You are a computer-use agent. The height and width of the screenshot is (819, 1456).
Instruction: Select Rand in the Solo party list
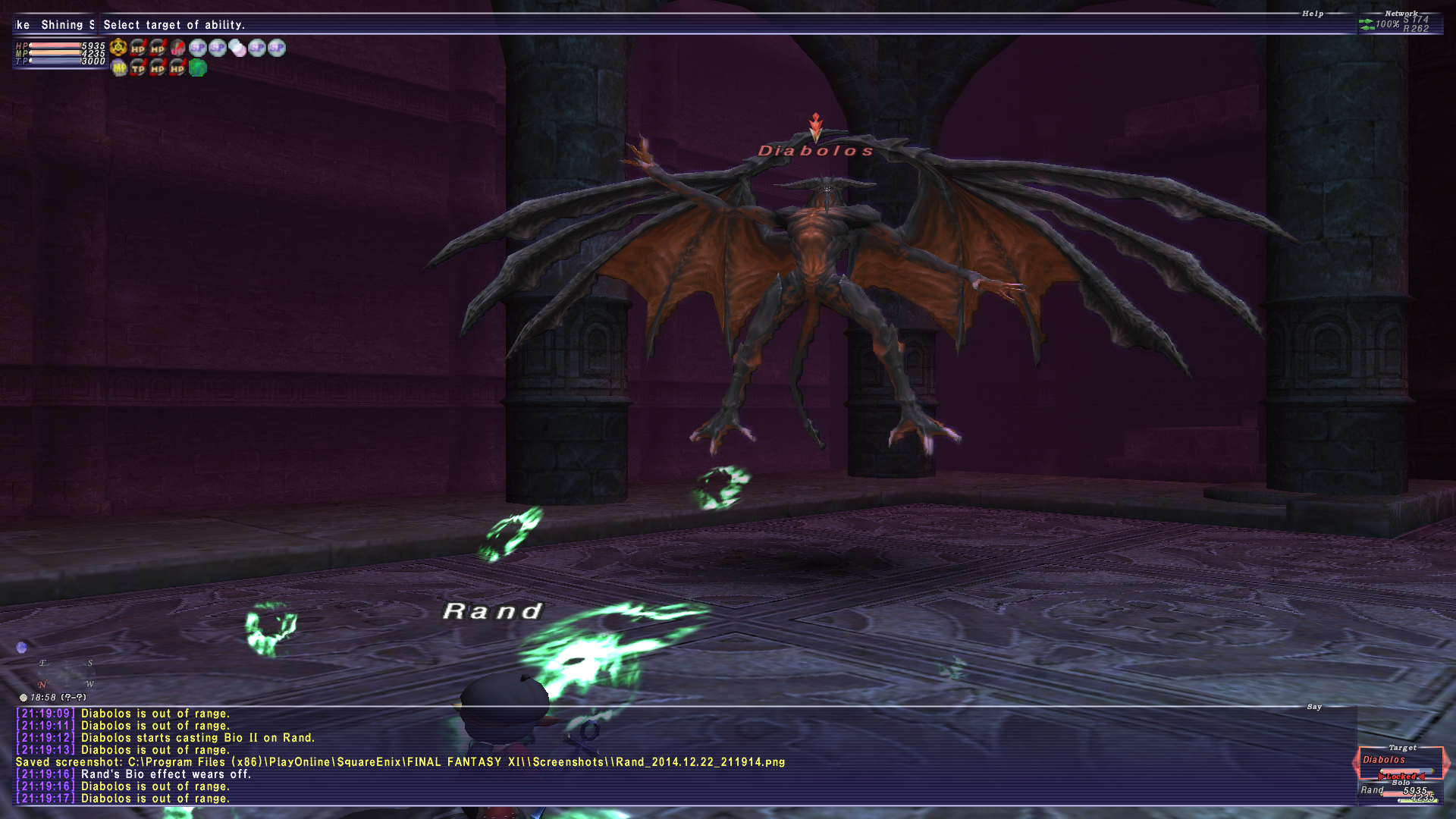1372,790
